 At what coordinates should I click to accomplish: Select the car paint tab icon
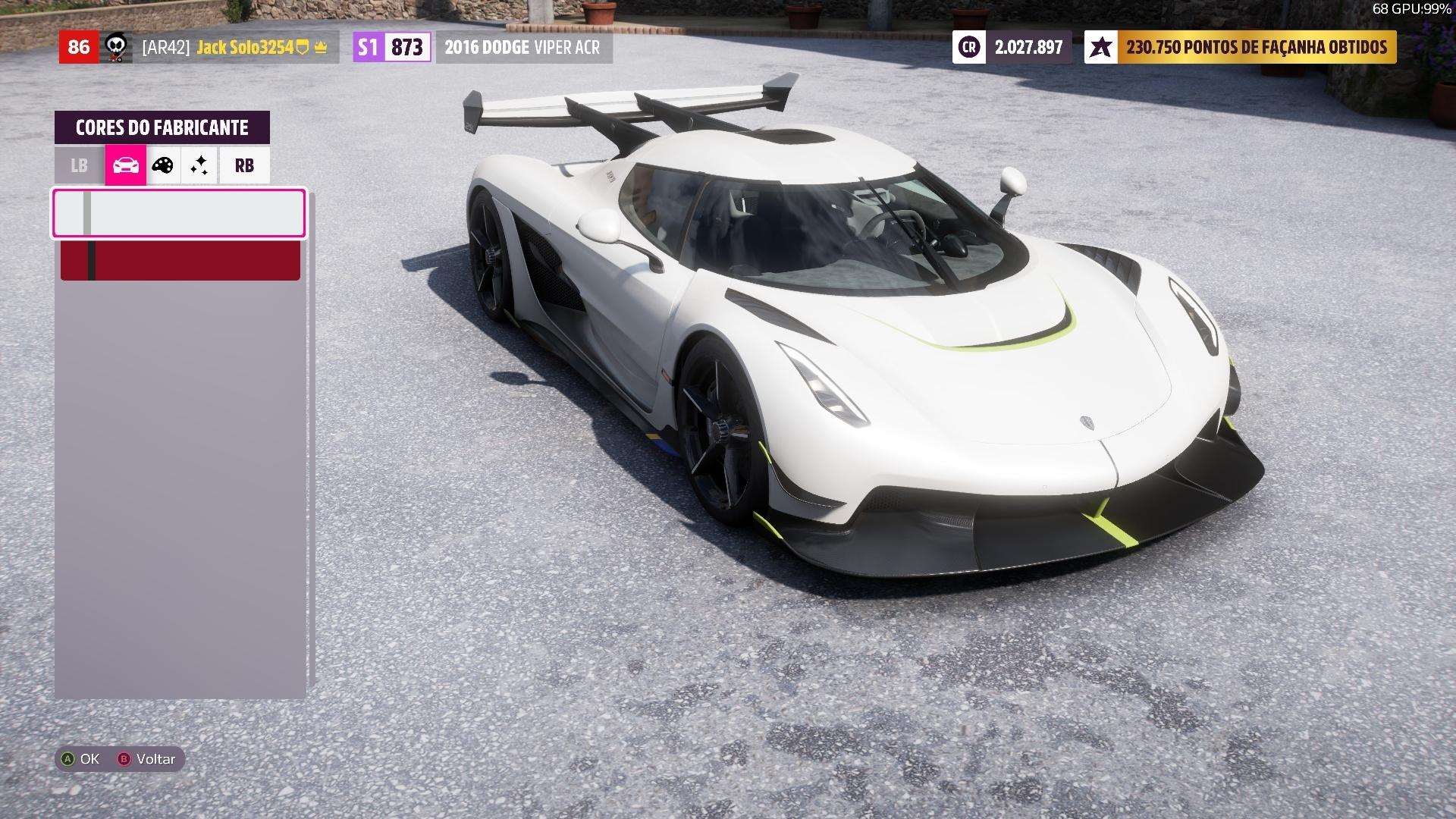pos(124,165)
